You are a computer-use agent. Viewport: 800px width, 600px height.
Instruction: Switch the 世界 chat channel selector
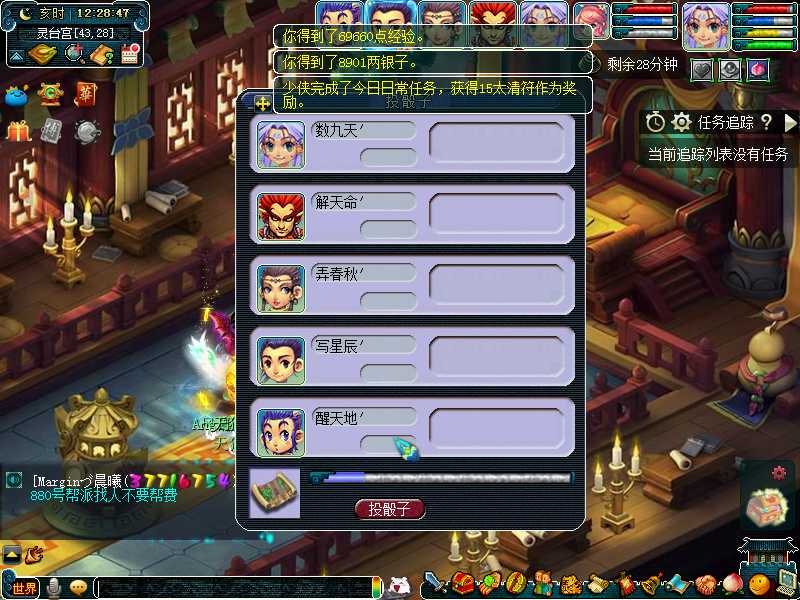(20, 587)
